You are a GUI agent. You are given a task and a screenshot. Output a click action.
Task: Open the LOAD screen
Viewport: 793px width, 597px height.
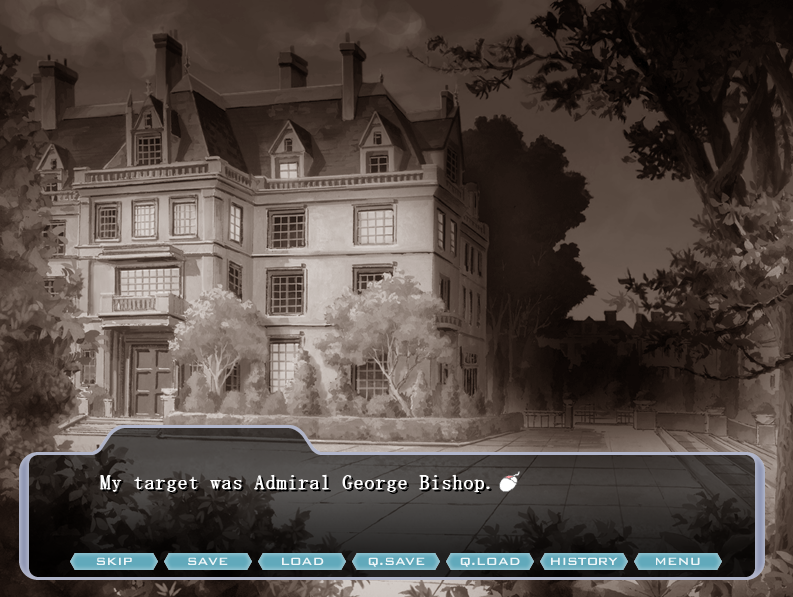302,561
